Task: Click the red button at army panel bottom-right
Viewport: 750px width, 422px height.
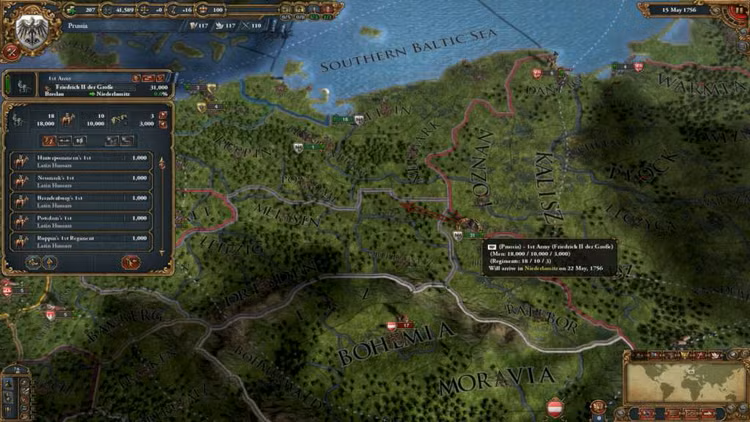Action: 129,262
